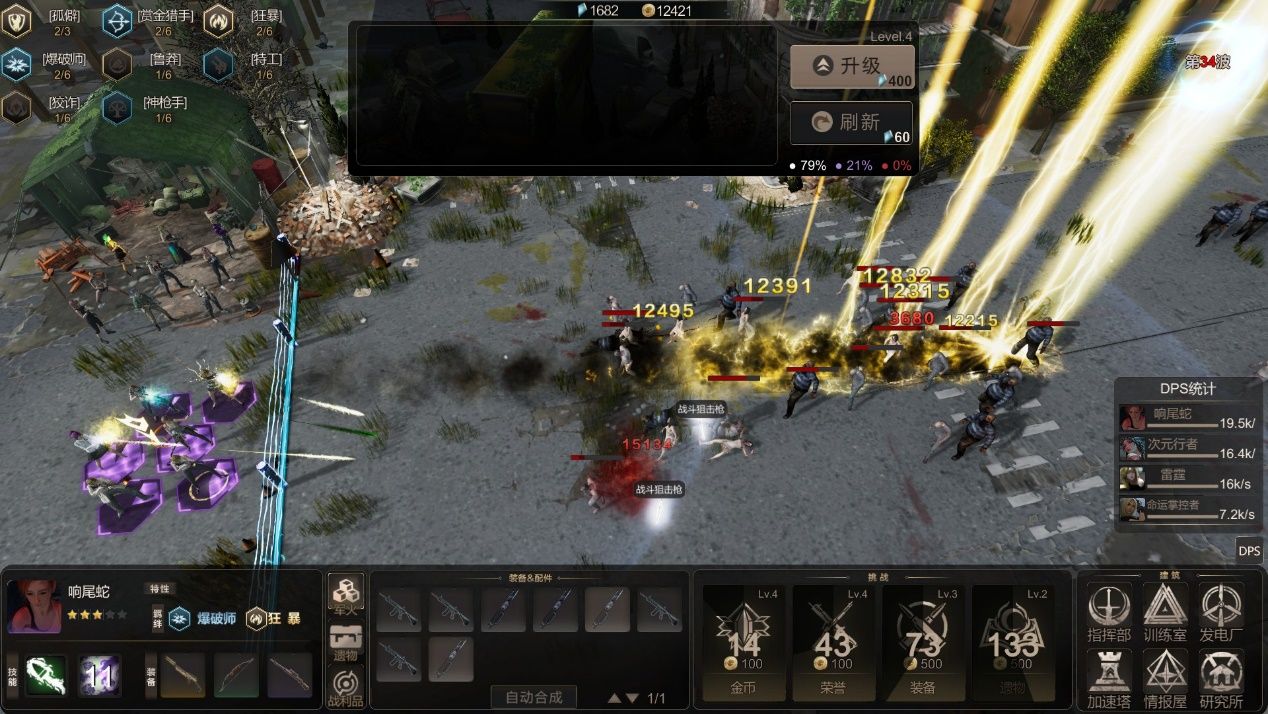Screen dimensions: 1268x714
Task: Select the 研究所 research institute building
Action: click(x=1221, y=678)
